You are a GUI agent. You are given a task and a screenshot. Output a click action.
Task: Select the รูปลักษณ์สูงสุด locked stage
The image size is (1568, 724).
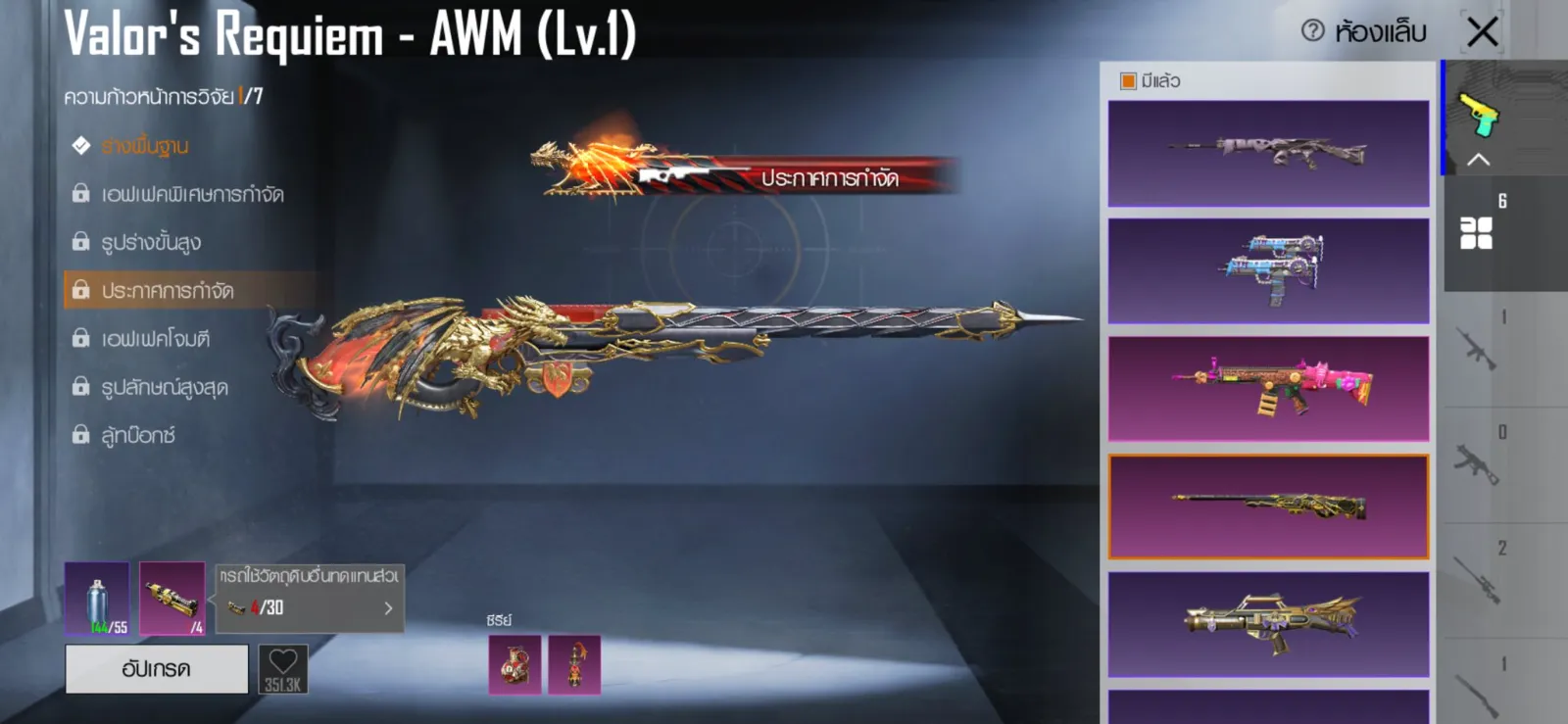[165, 387]
